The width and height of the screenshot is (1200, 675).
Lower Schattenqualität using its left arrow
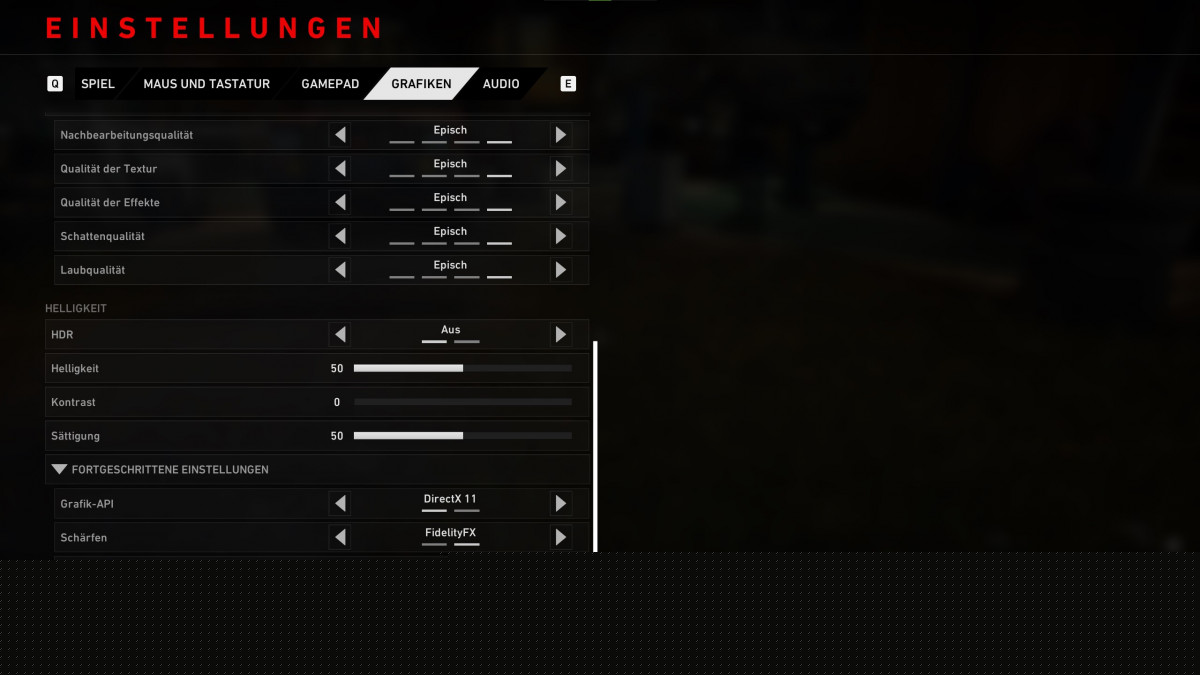pos(340,237)
